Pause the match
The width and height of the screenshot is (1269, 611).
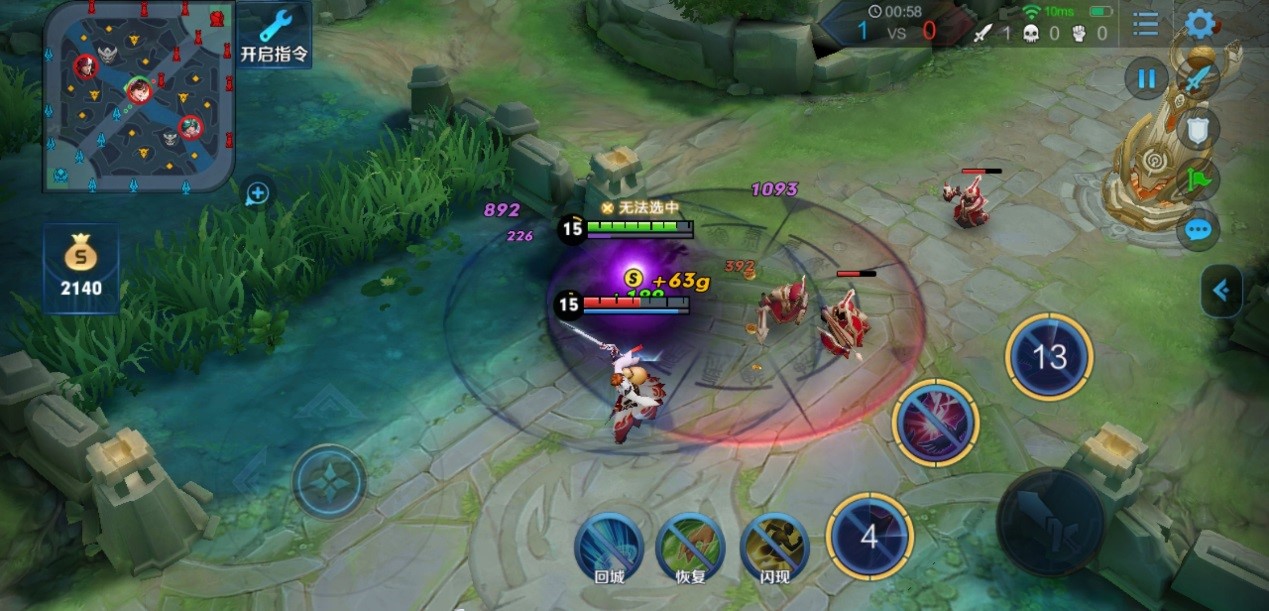click(1146, 78)
